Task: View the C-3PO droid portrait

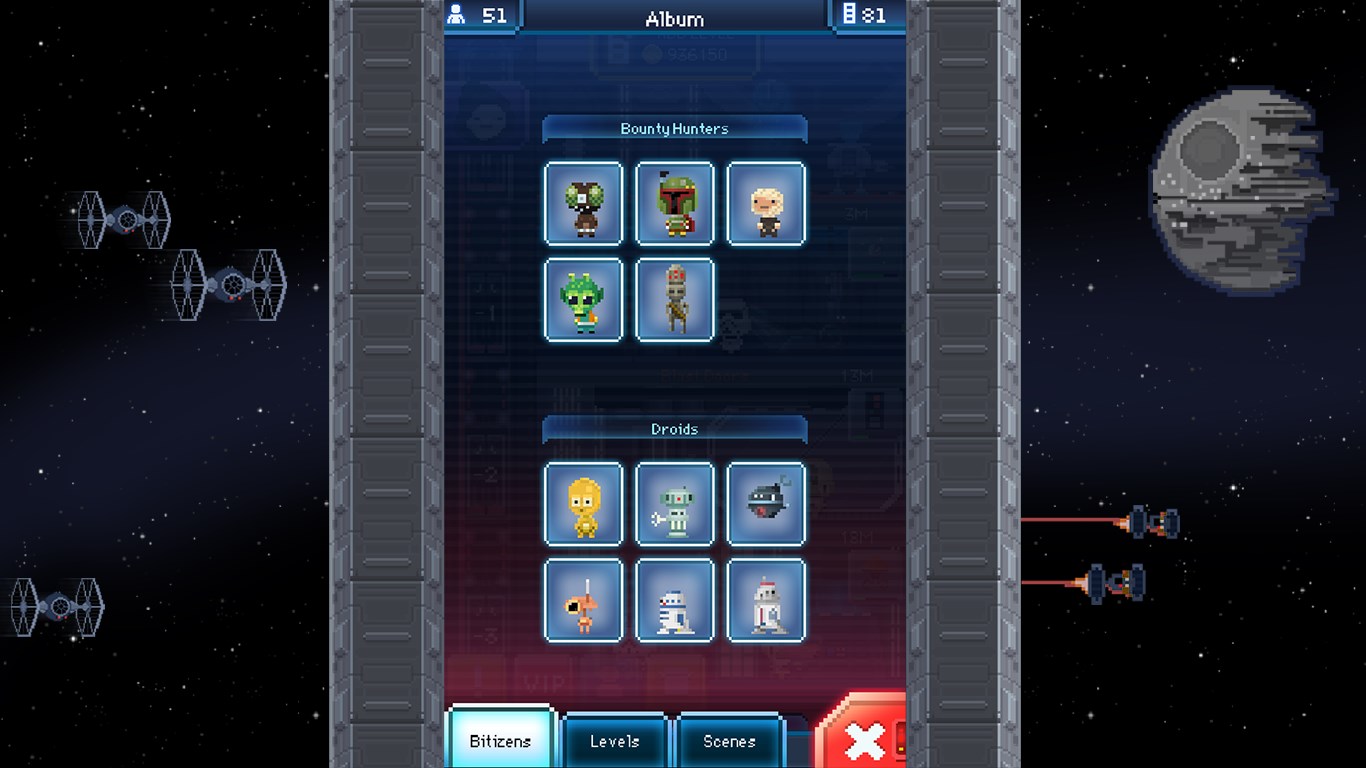Action: (x=583, y=503)
